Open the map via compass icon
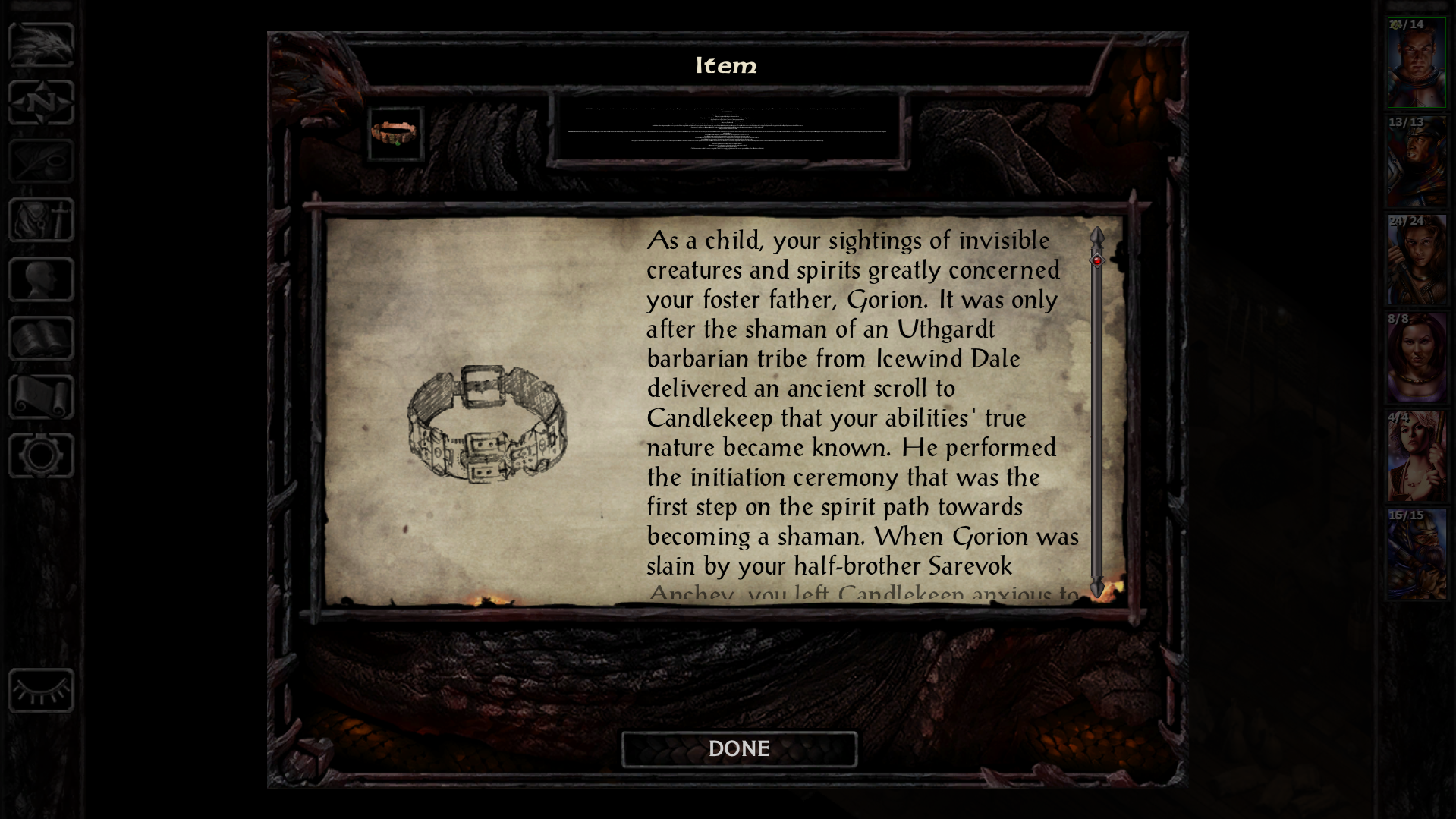 [x=41, y=102]
